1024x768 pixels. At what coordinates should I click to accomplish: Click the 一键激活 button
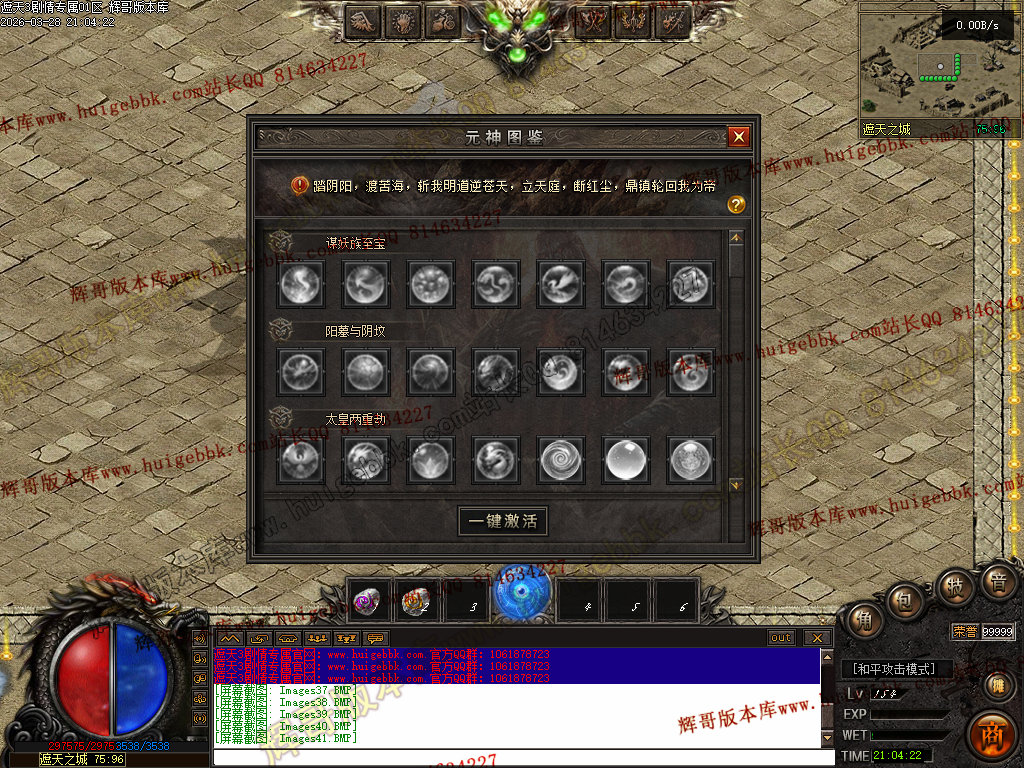click(503, 521)
